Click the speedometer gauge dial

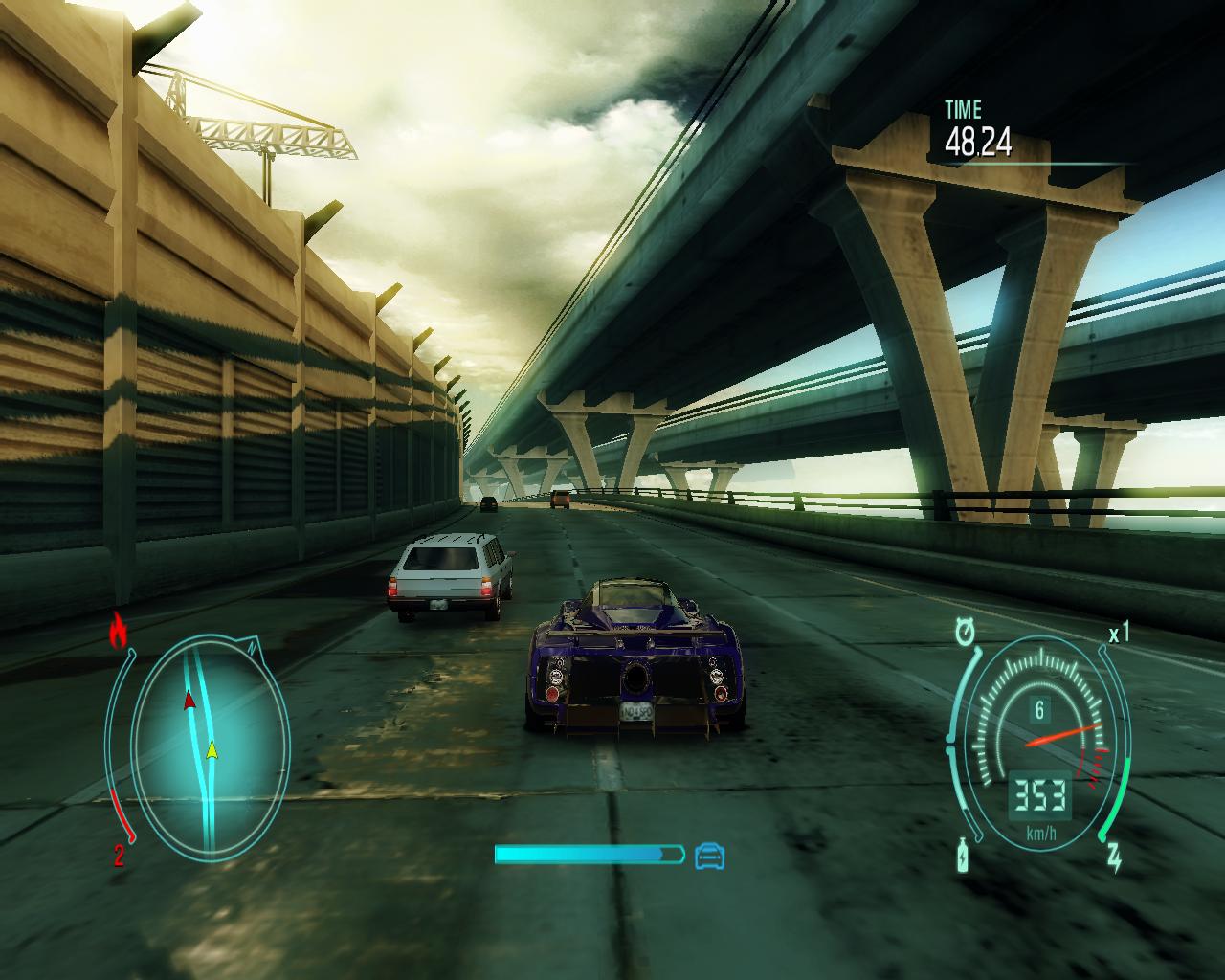[x=1039, y=743]
